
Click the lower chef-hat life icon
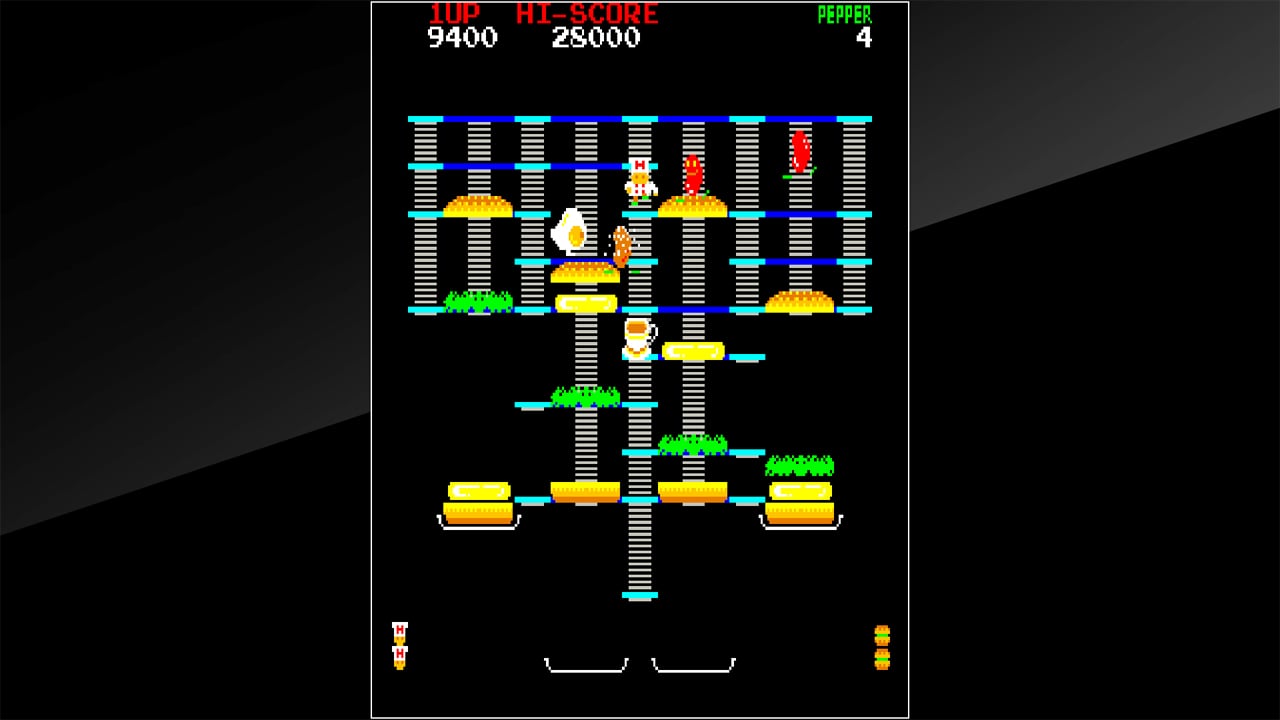point(399,655)
